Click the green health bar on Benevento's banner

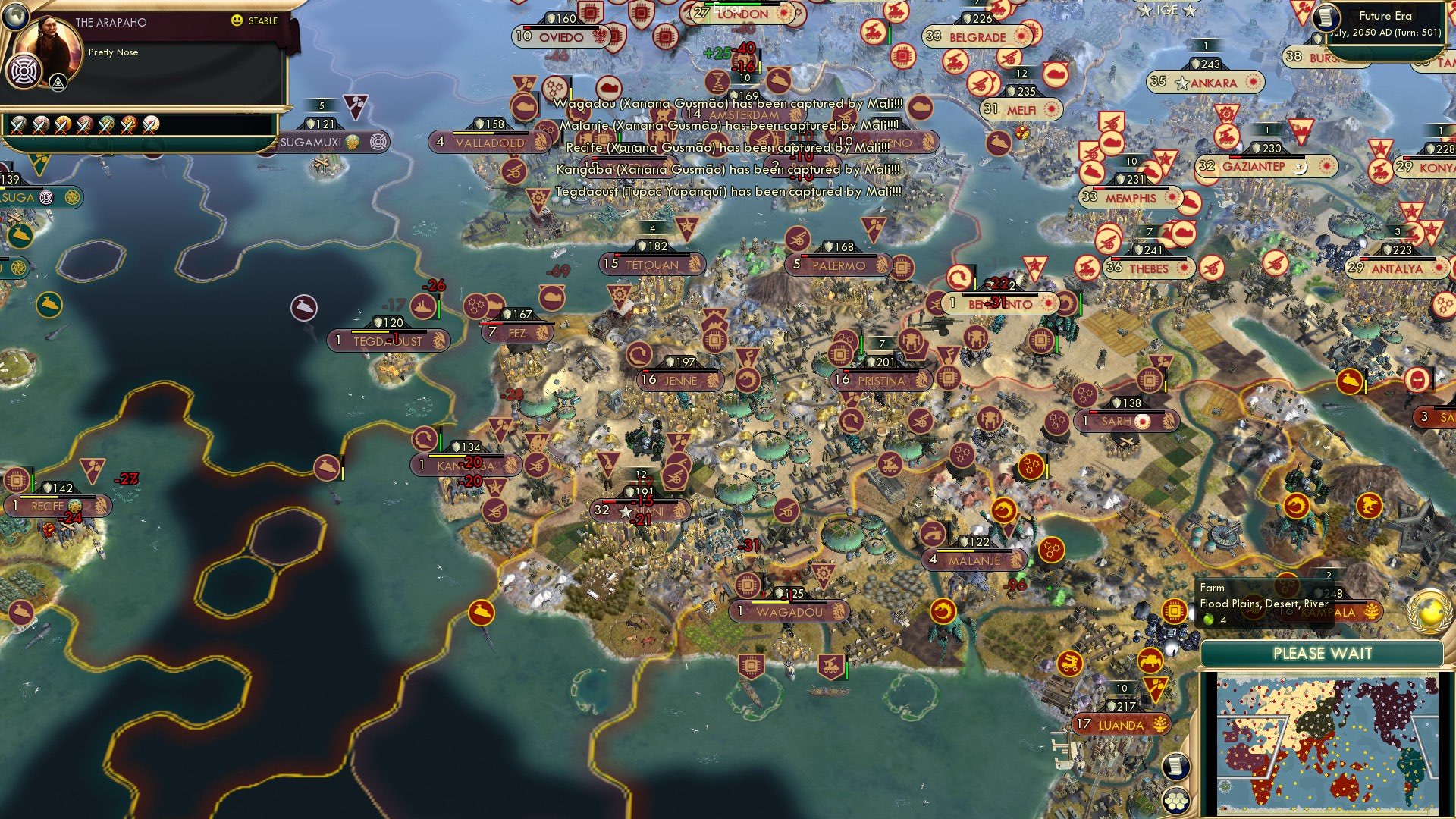pyautogui.click(x=1080, y=304)
